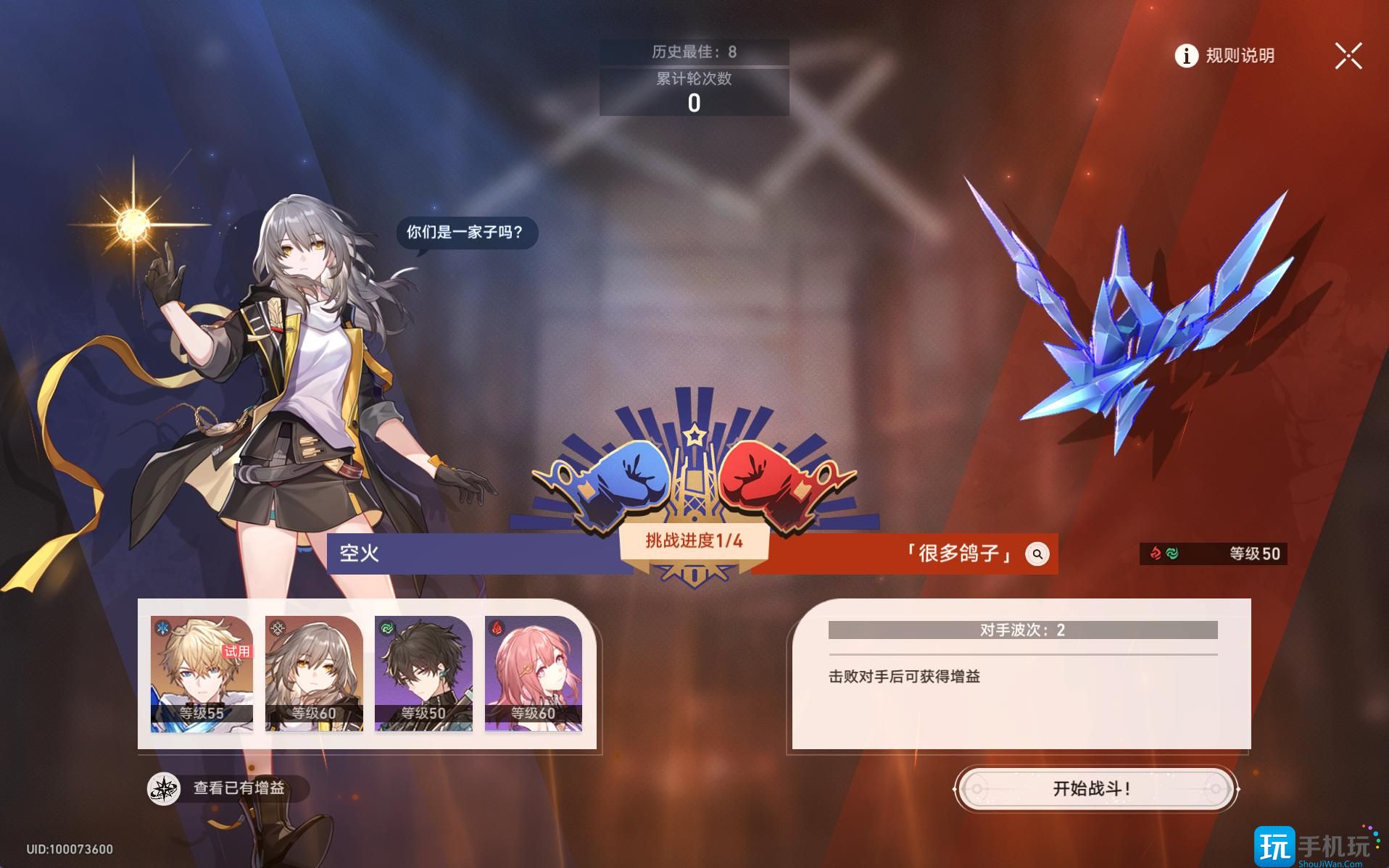Click the info icon beside 规则说明
This screenshot has width=1389, height=868.
1186,57
